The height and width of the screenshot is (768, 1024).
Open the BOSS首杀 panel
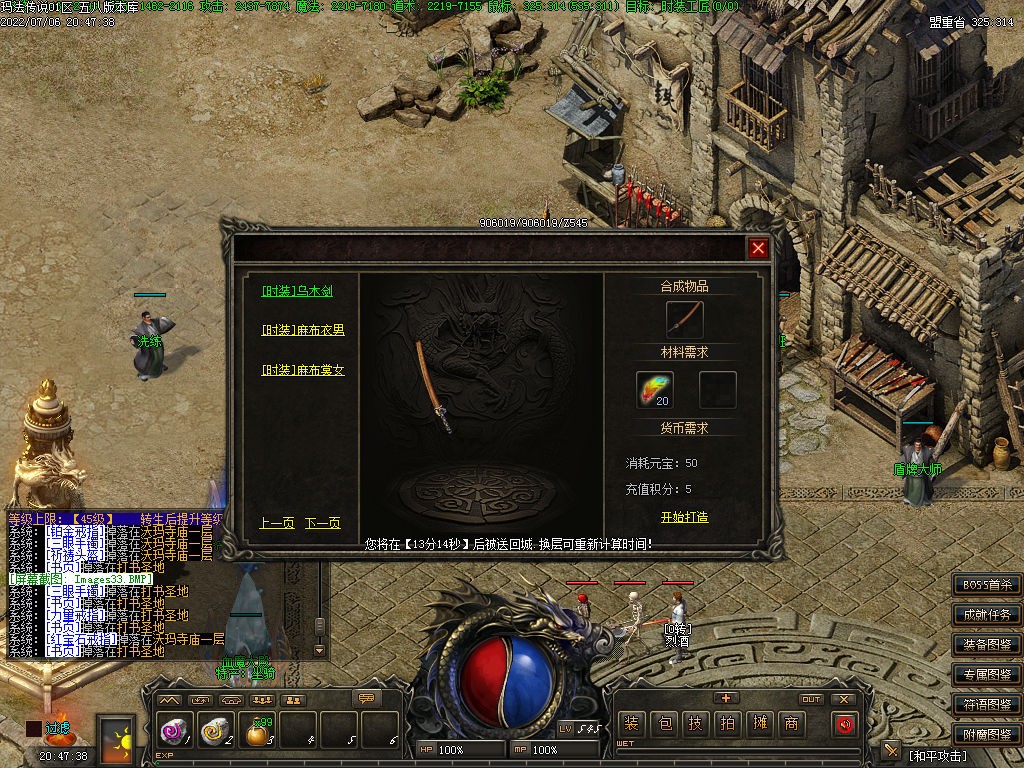pyautogui.click(x=986, y=585)
